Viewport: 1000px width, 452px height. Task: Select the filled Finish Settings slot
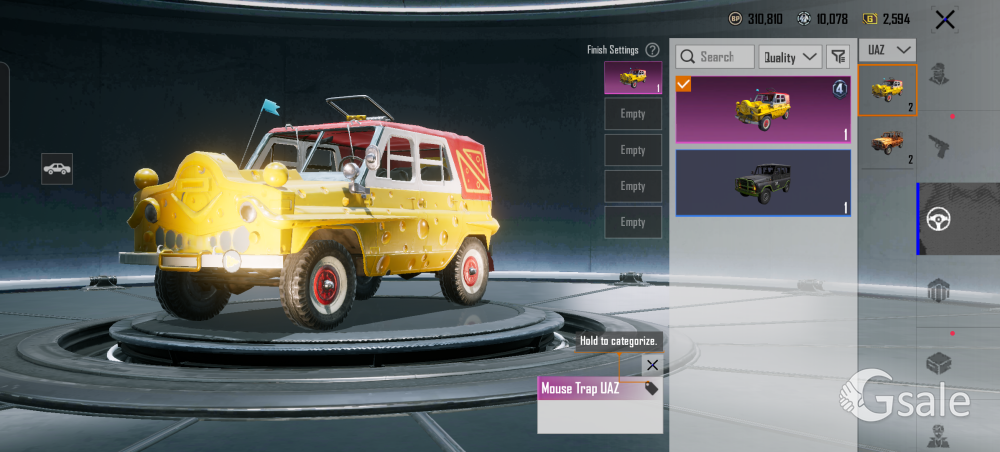pyautogui.click(x=633, y=77)
